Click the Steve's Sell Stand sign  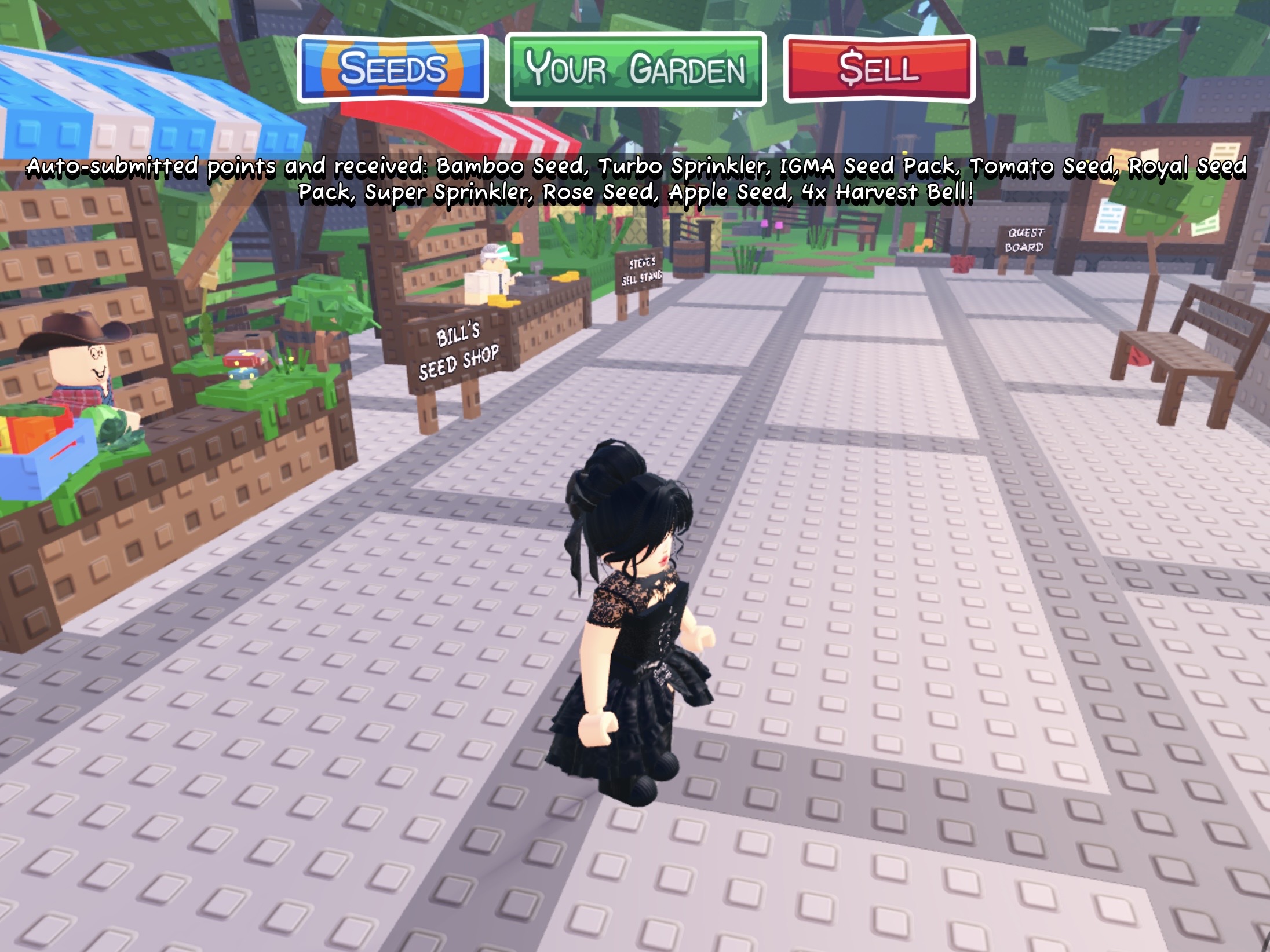pos(641,269)
